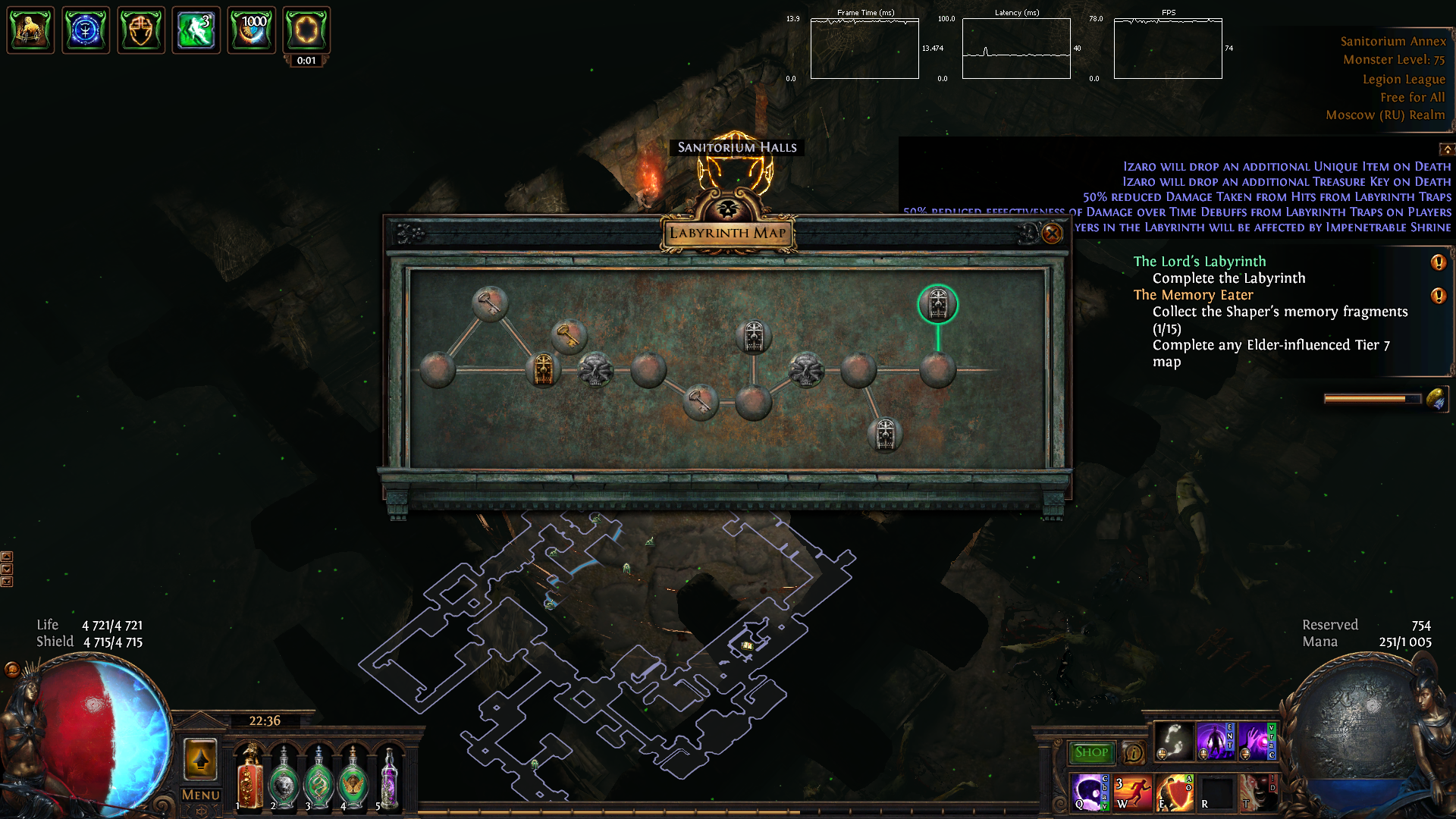
Task: Collapse the labyrinth modifiers panel arrow
Action: coord(1447,149)
